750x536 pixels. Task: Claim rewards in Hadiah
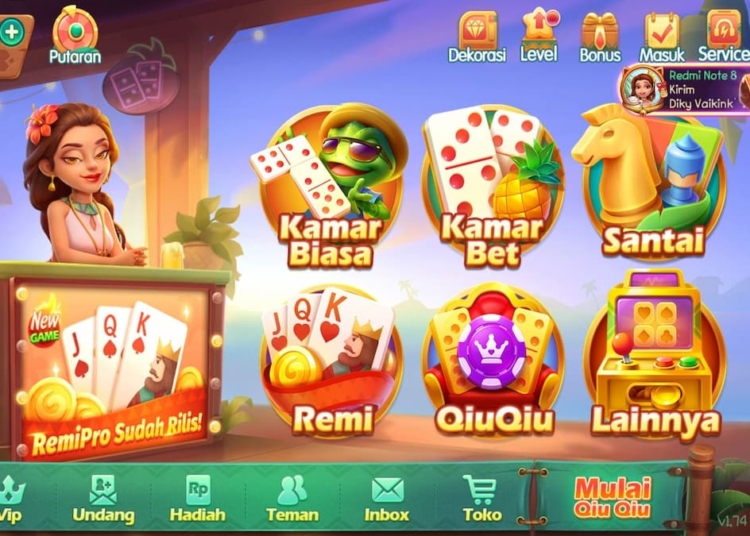(x=197, y=497)
